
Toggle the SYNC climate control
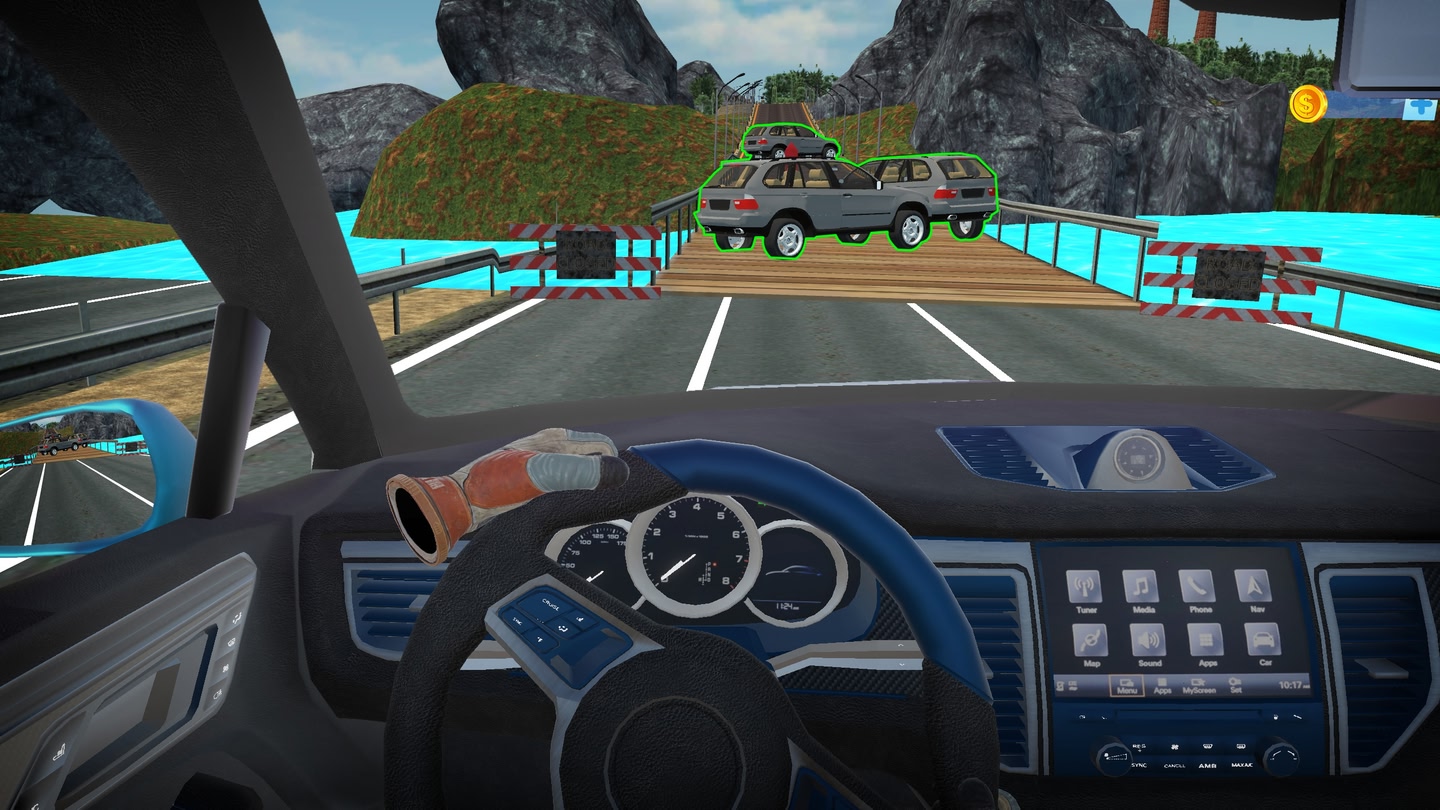click(x=1138, y=764)
